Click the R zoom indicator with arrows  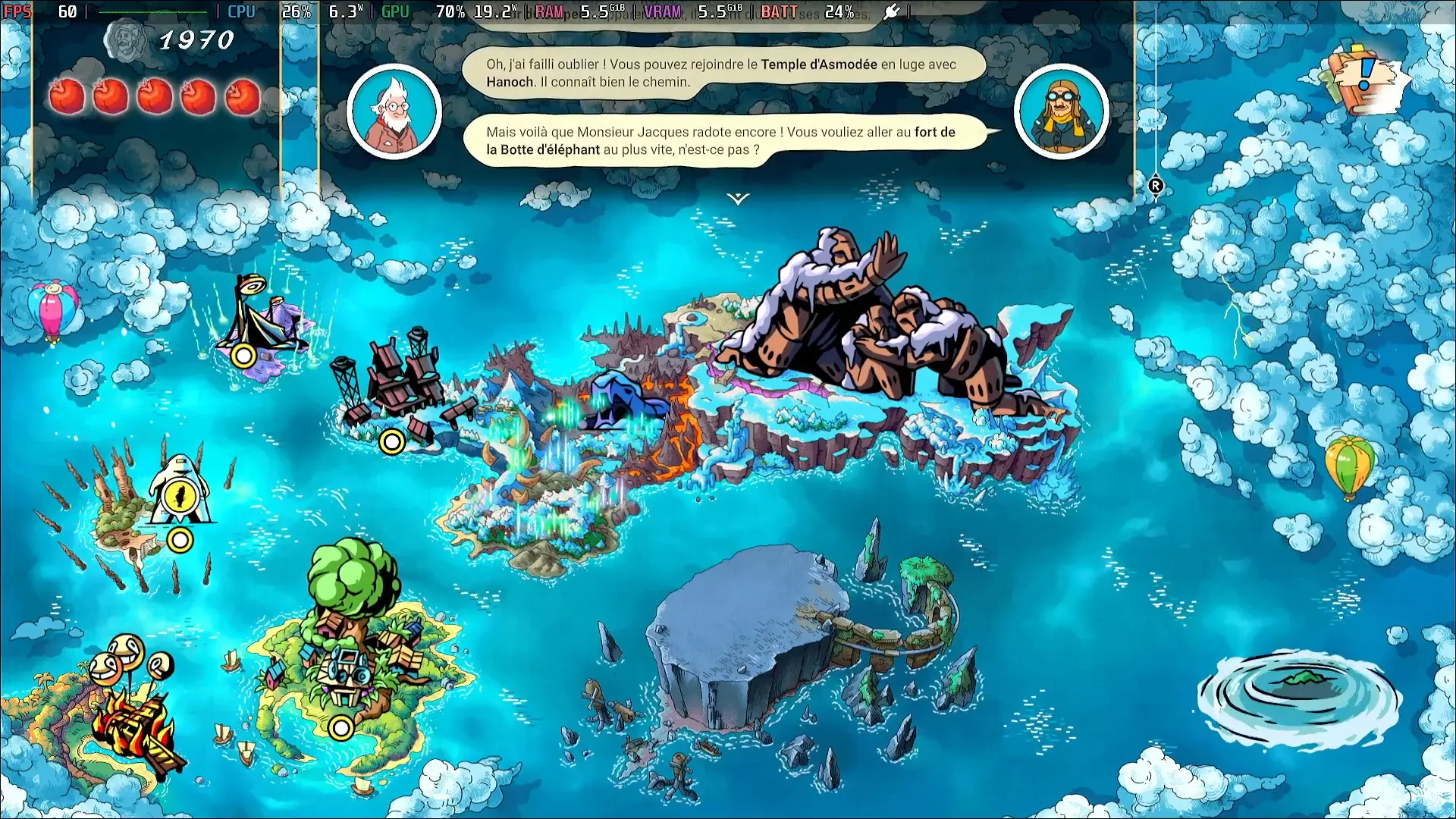[1156, 186]
